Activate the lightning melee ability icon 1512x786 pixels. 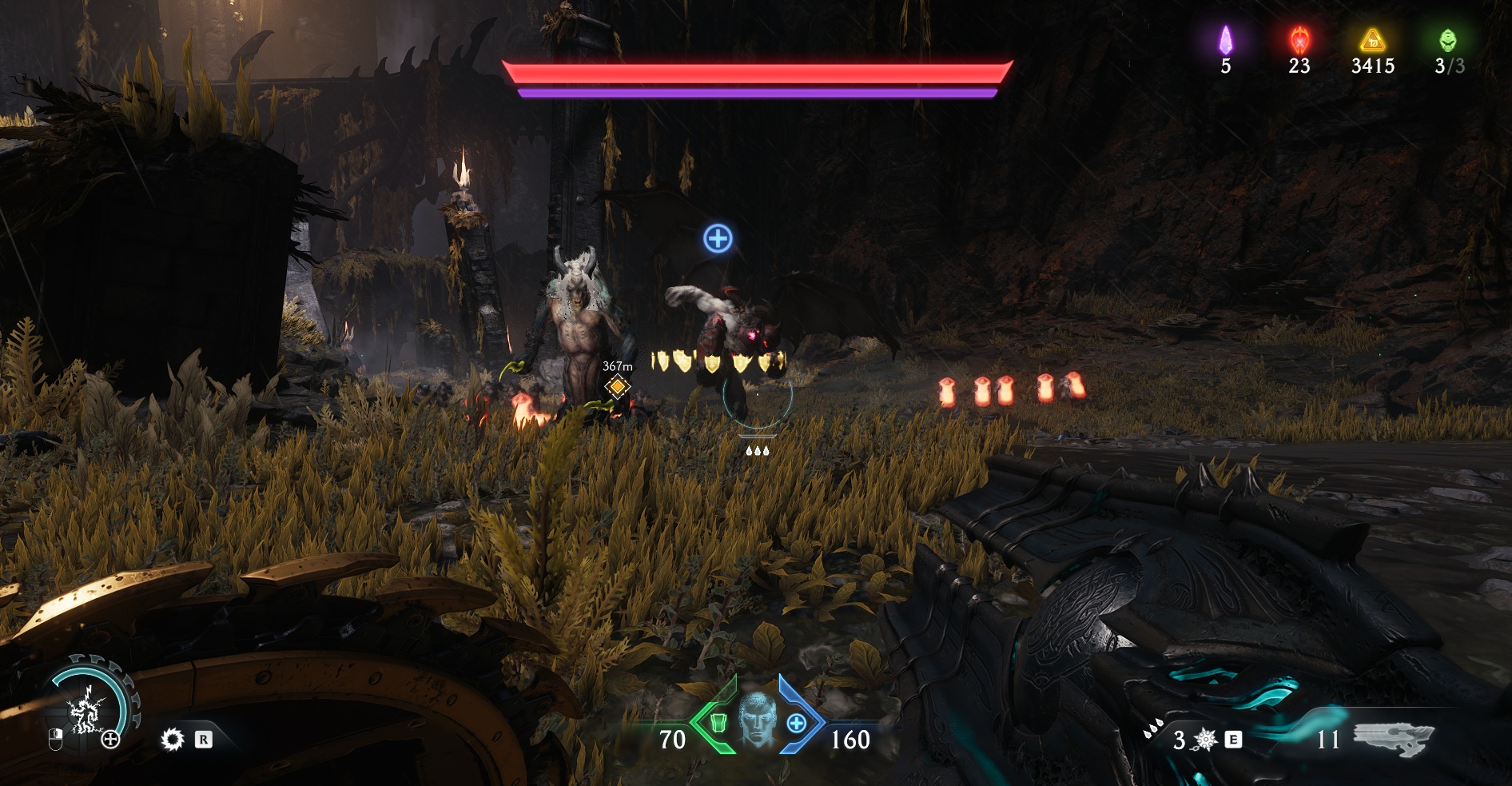tap(85, 708)
